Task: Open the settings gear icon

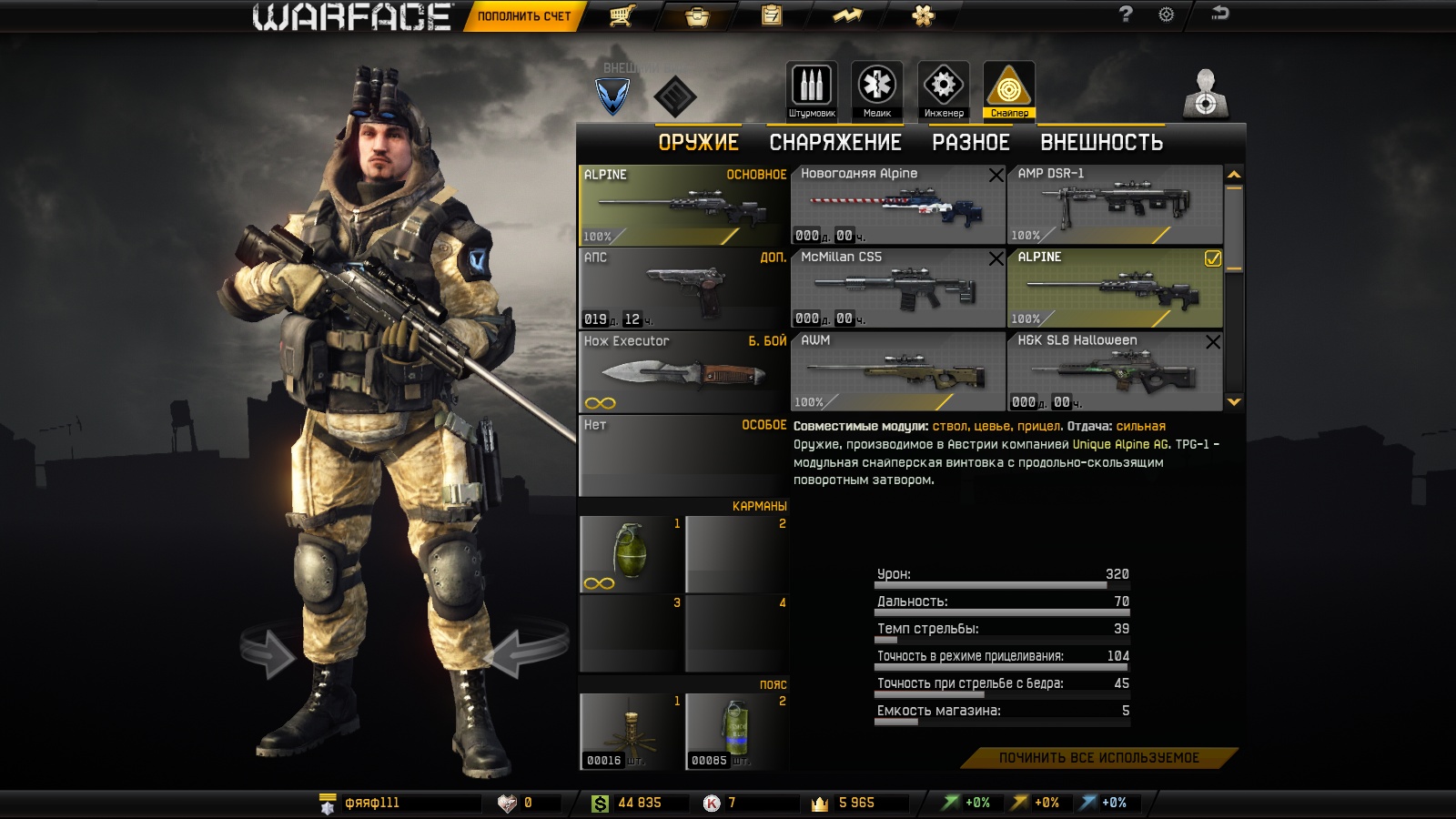Action: (1166, 15)
